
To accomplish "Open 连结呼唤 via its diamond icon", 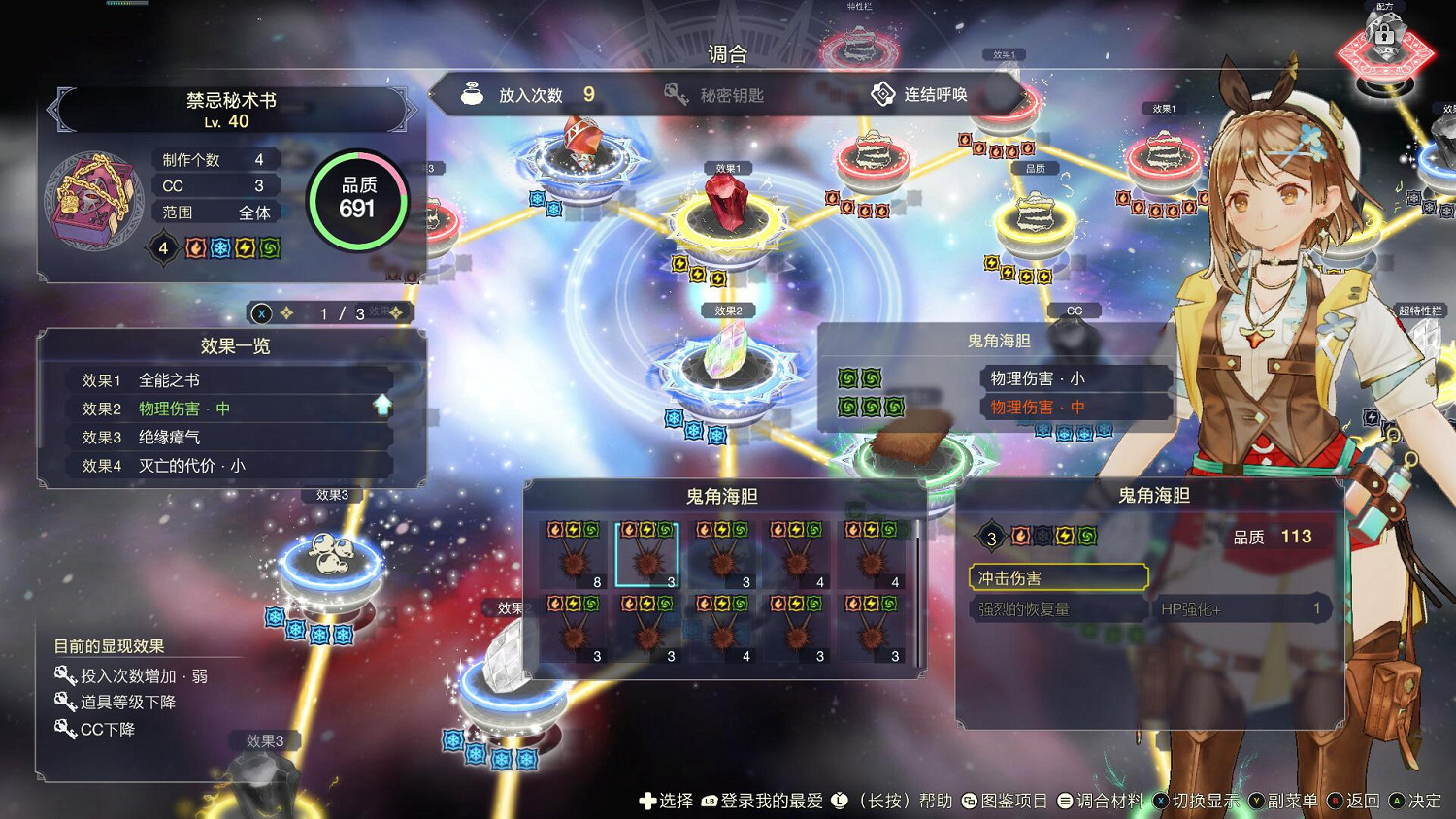I will pyautogui.click(x=881, y=94).
